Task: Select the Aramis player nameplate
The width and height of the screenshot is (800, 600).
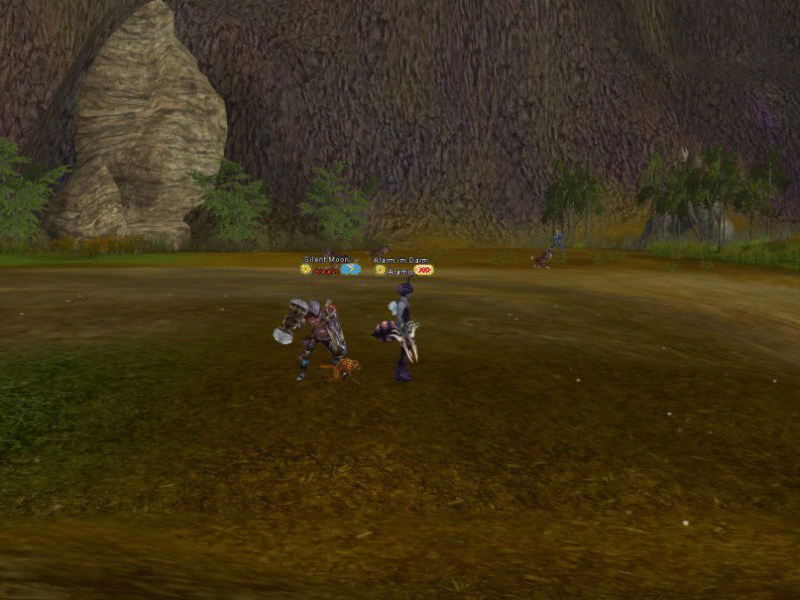Action: [x=399, y=271]
